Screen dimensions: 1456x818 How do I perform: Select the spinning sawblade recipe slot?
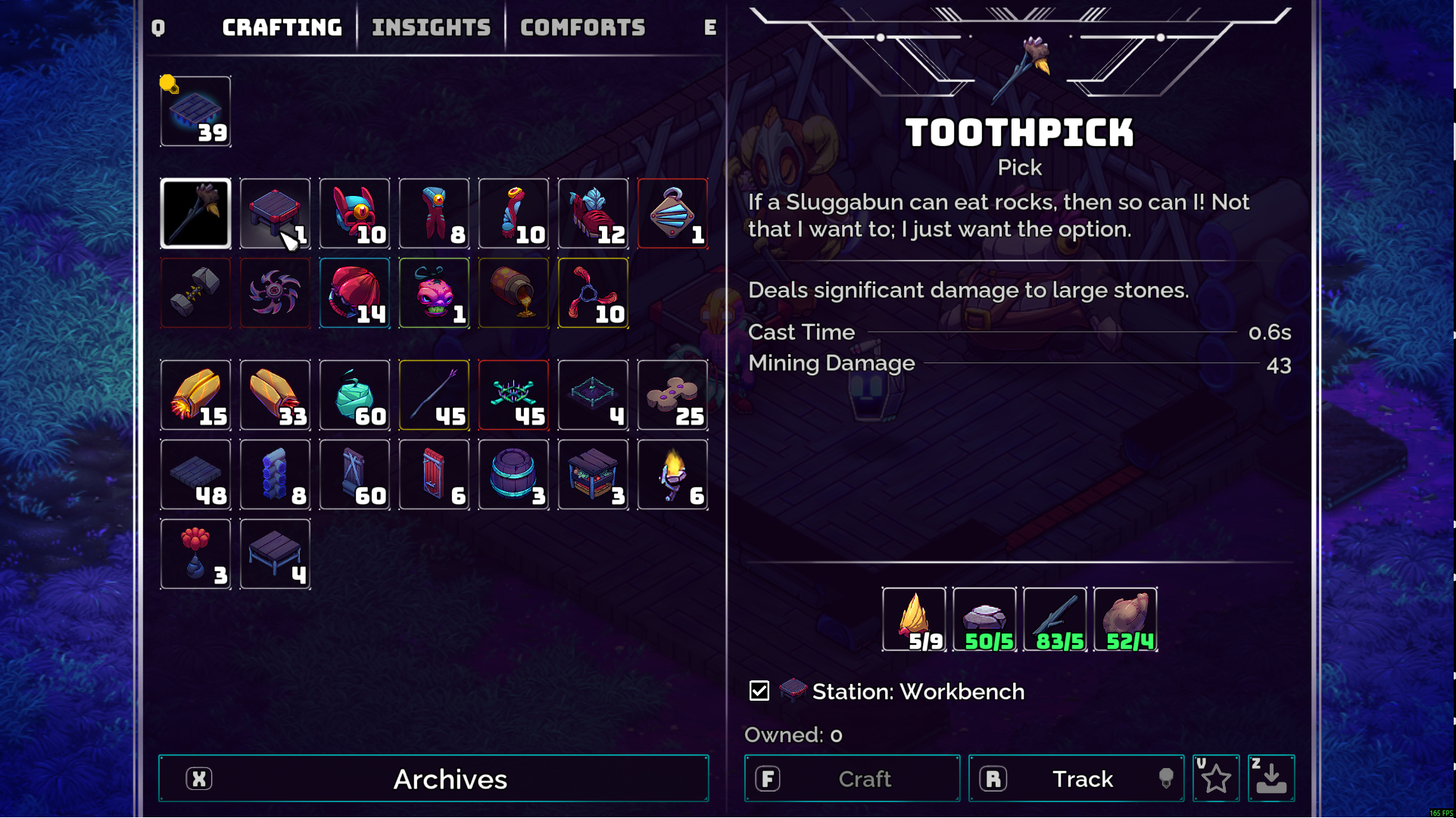275,294
